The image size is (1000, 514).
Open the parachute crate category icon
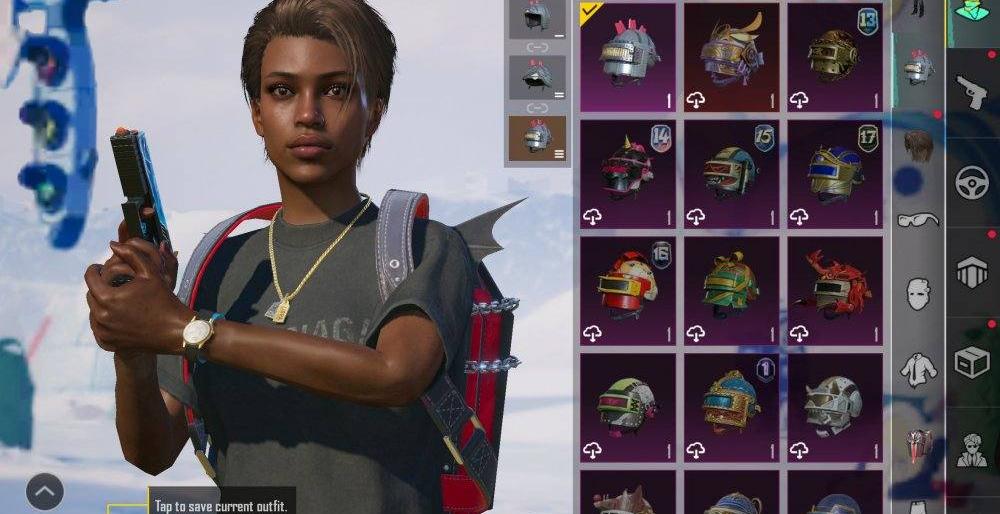[971, 272]
